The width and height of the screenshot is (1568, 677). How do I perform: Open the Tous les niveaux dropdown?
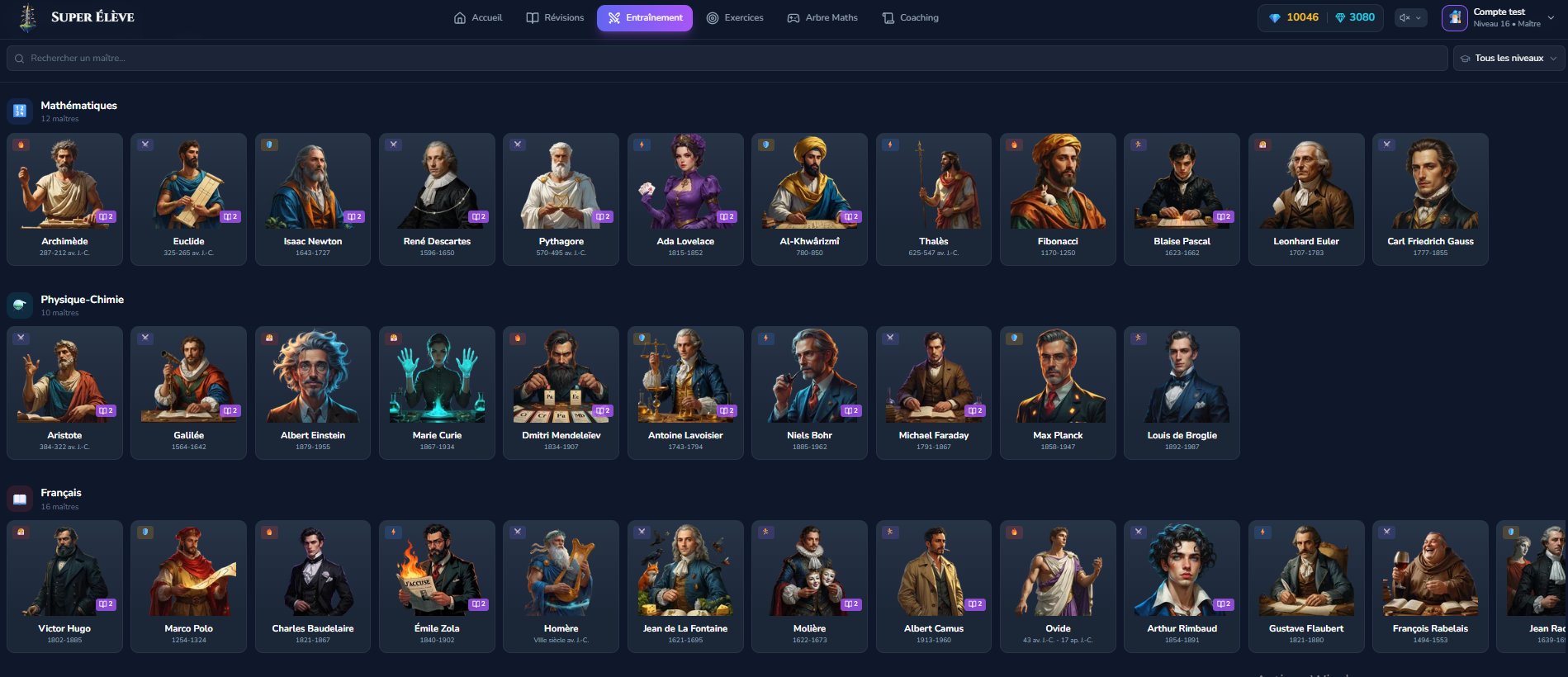(1508, 58)
